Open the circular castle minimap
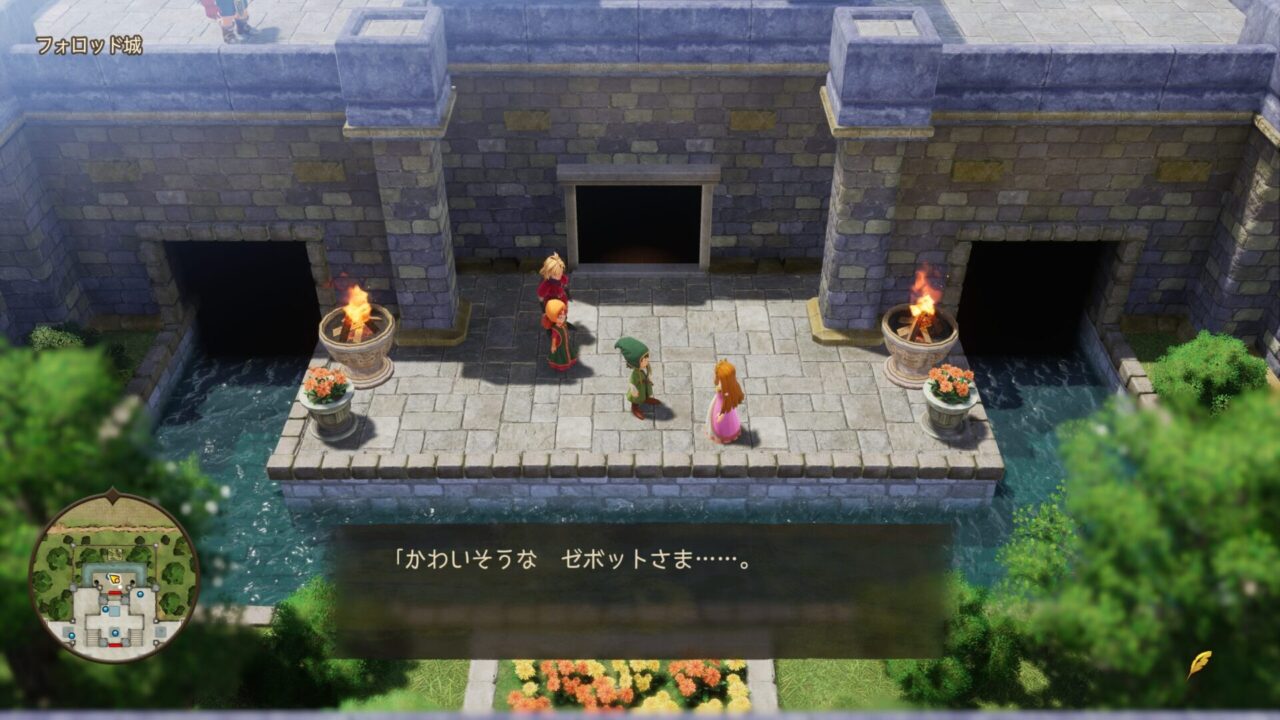 pyautogui.click(x=113, y=577)
